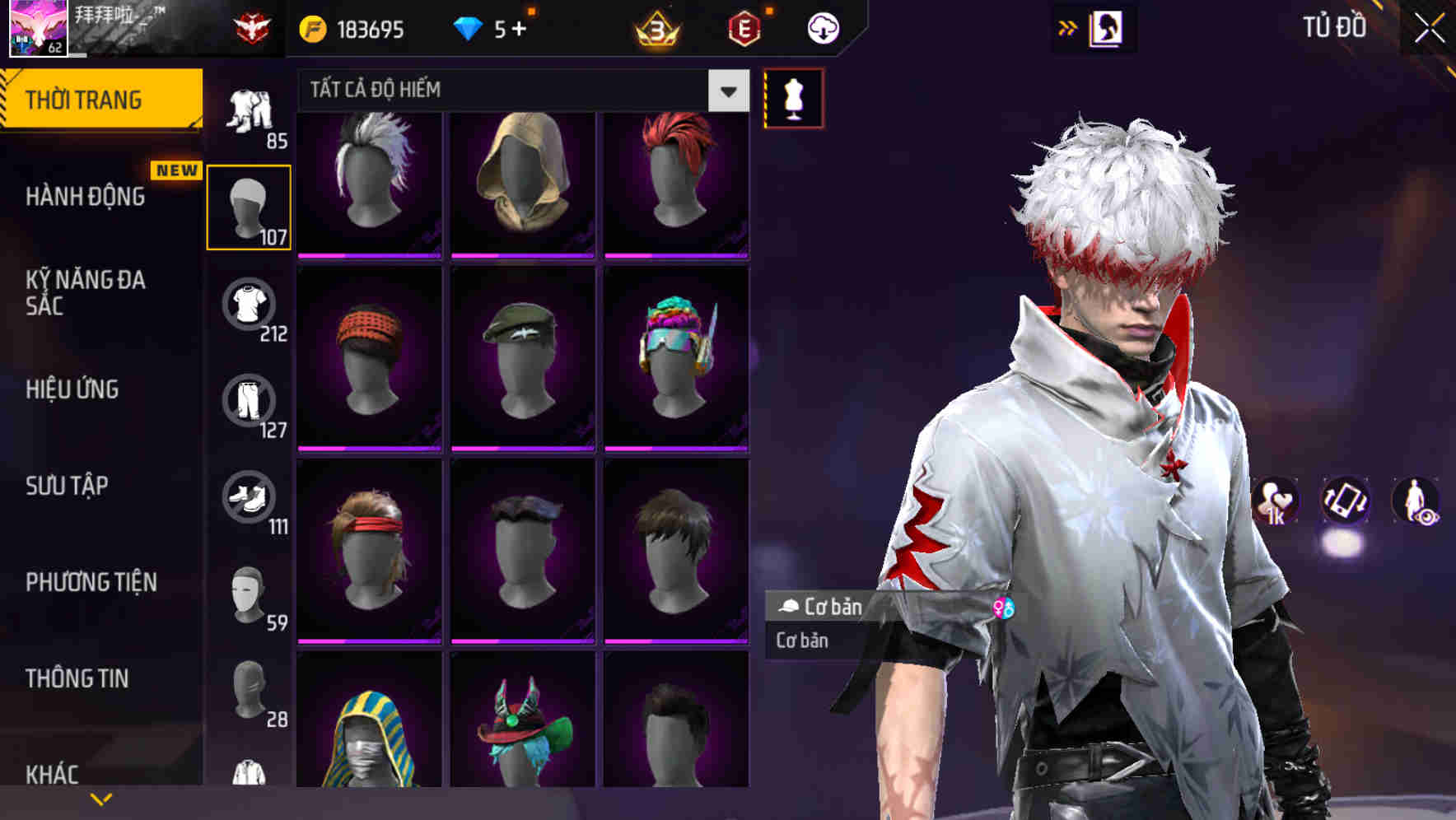This screenshot has height=820, width=1456.
Task: Click the mannequin outfit preset icon
Action: pyautogui.click(x=793, y=96)
